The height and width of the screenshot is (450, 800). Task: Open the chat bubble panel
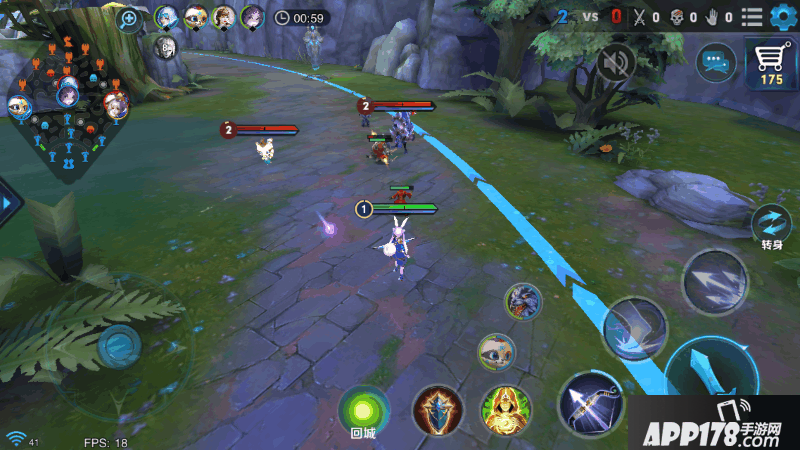[x=715, y=62]
